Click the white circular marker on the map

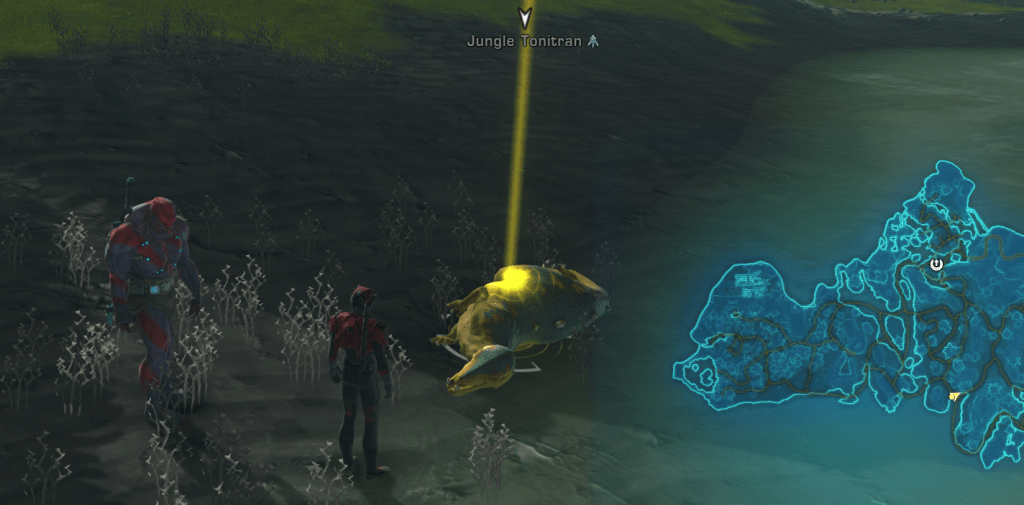937,264
